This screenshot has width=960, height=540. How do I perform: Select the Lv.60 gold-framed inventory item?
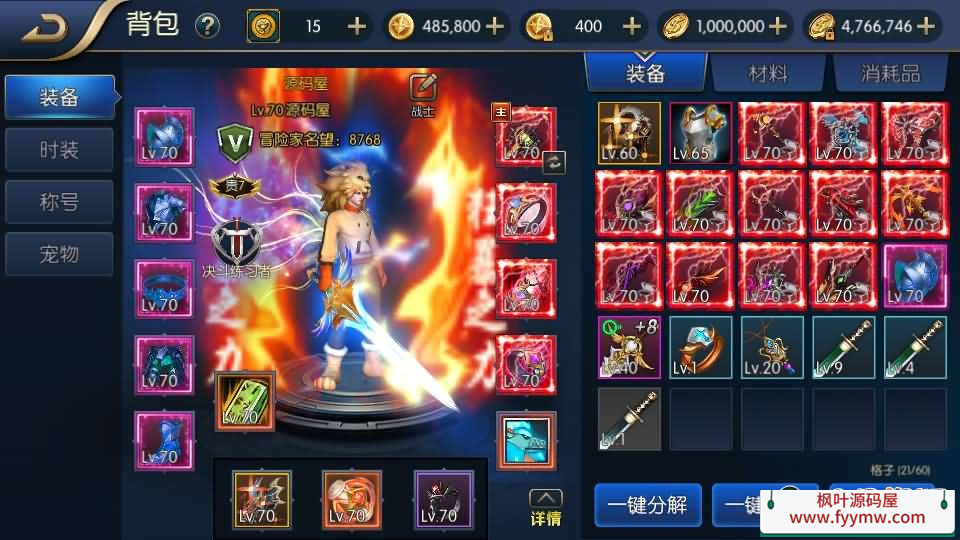(629, 133)
